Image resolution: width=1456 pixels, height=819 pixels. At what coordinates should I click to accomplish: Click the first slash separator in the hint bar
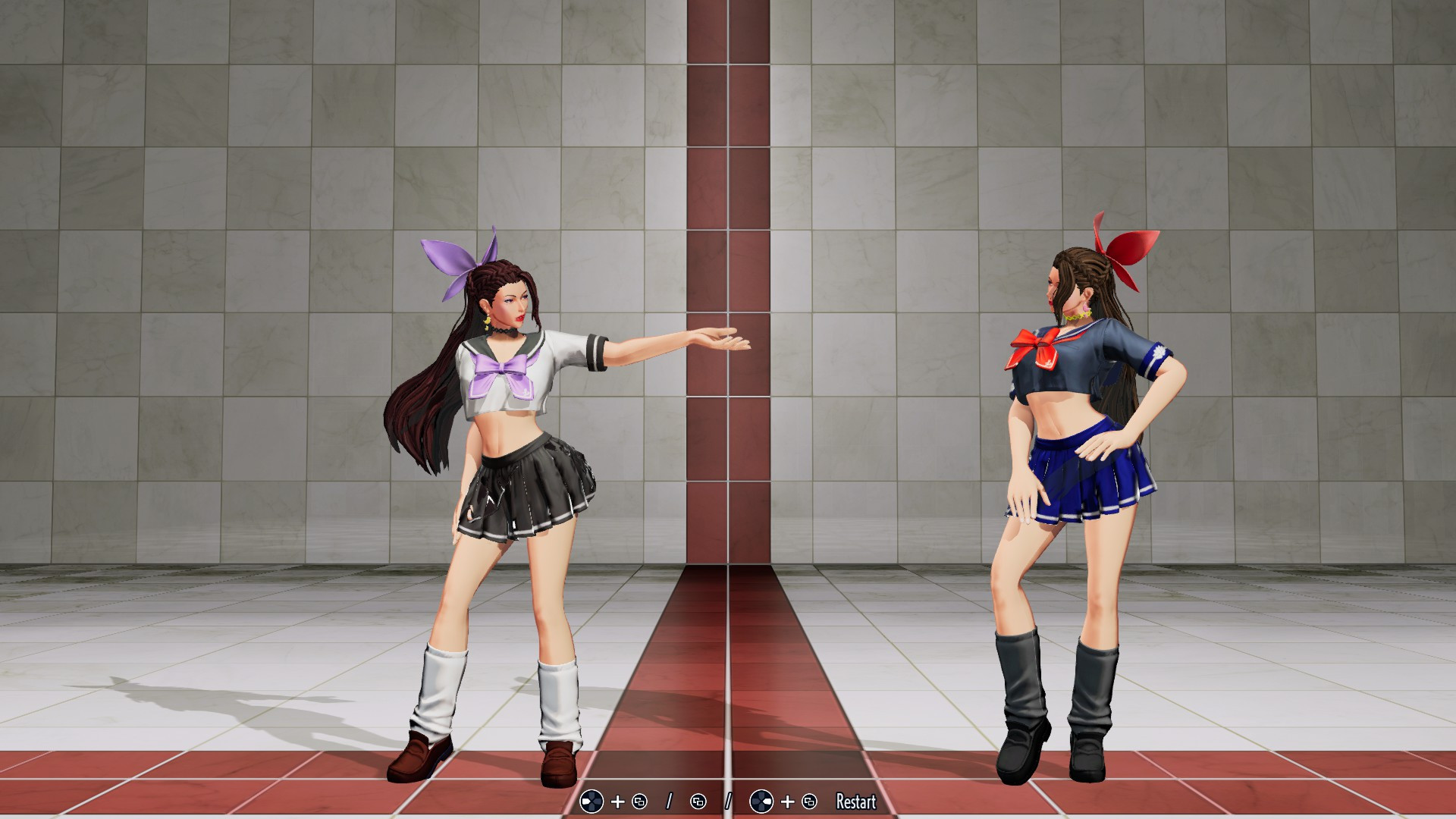670,802
